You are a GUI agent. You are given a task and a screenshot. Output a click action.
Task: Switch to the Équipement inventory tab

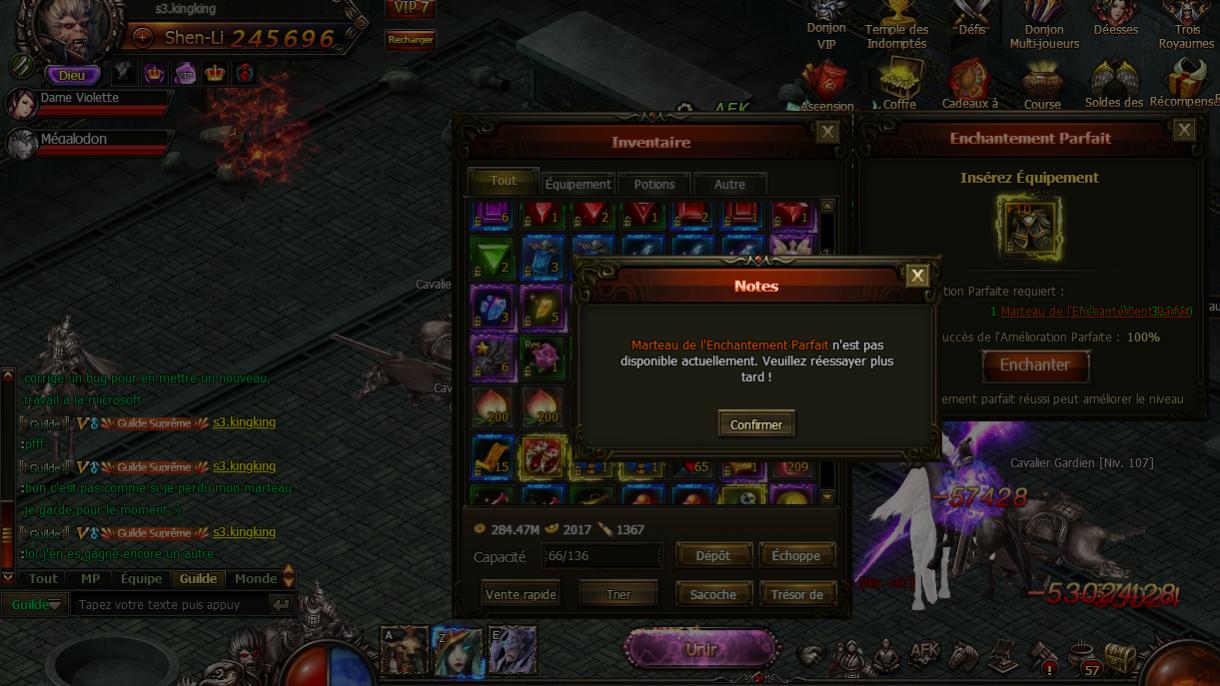click(x=578, y=184)
